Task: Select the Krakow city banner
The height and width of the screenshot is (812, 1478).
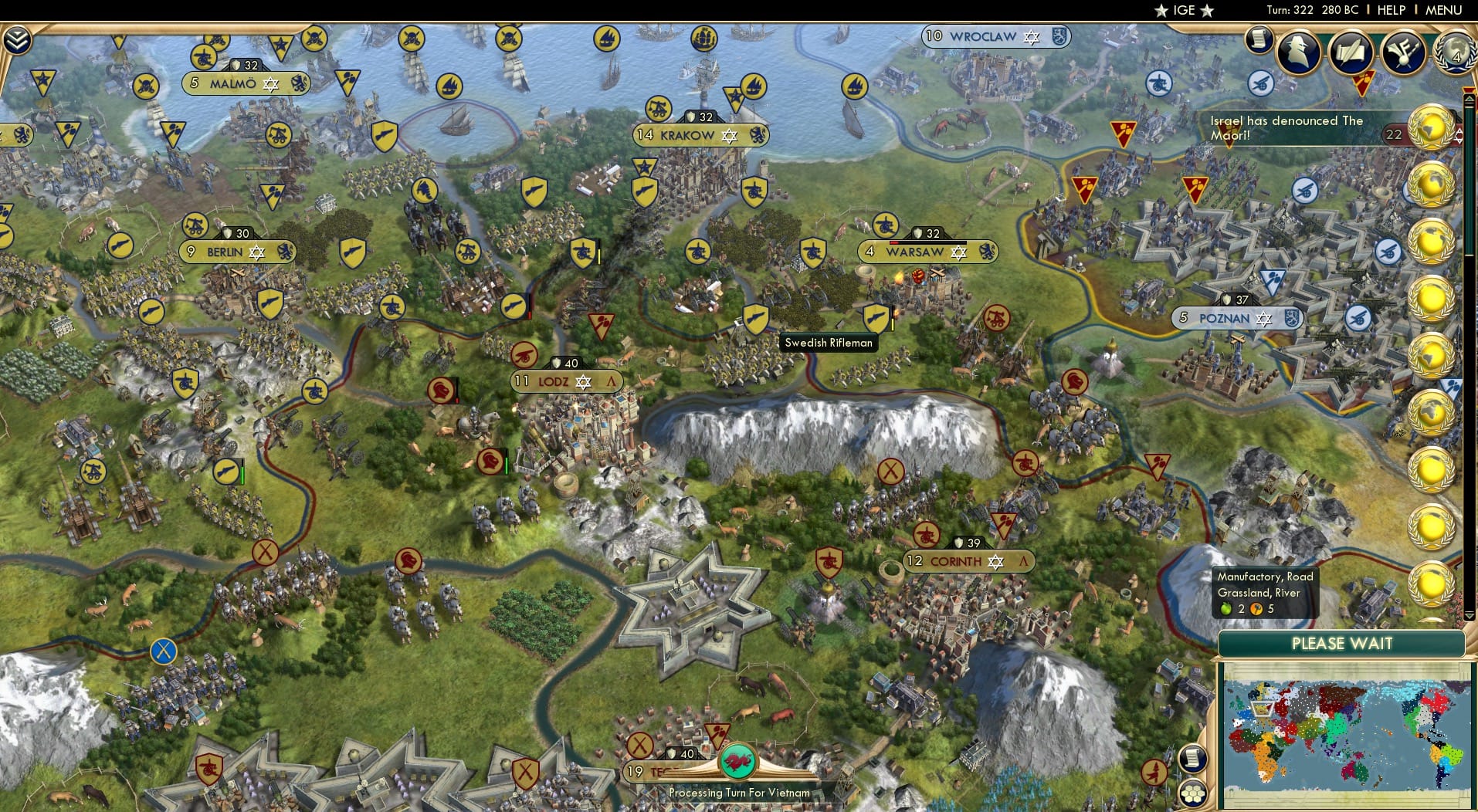Action: [x=699, y=134]
